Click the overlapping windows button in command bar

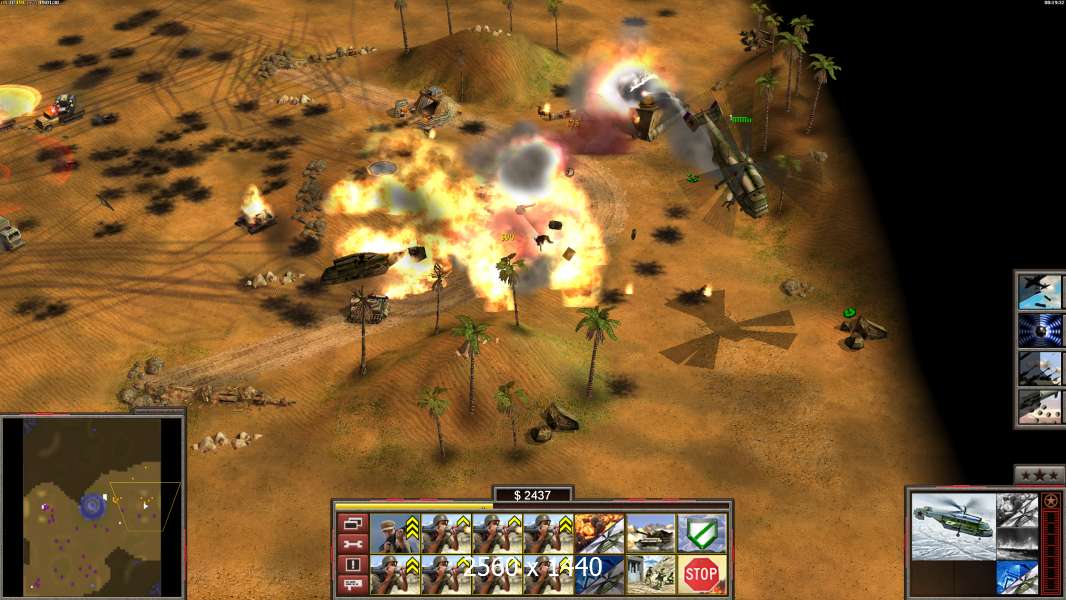click(x=352, y=523)
